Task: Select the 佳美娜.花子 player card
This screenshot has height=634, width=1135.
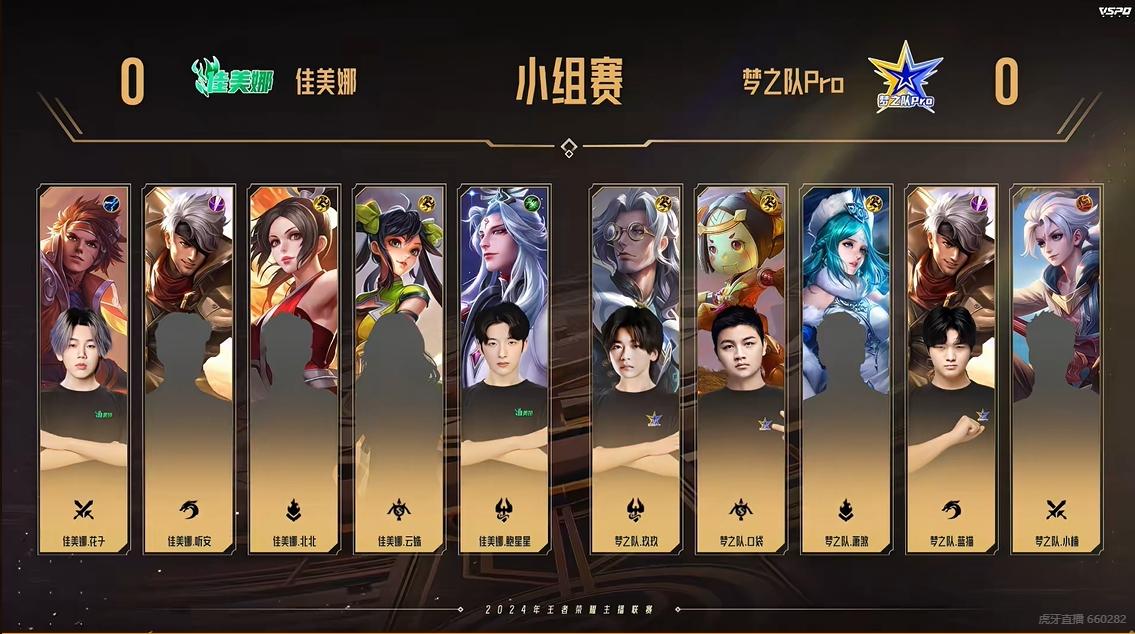Action: pyautogui.click(x=84, y=369)
